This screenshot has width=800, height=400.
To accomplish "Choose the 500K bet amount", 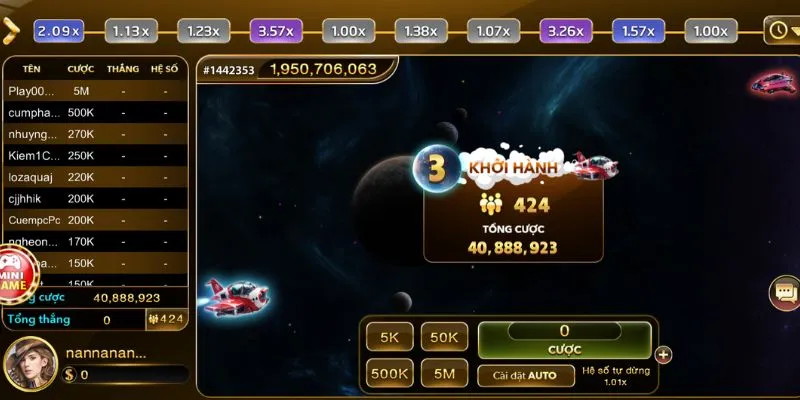I will point(389,375).
